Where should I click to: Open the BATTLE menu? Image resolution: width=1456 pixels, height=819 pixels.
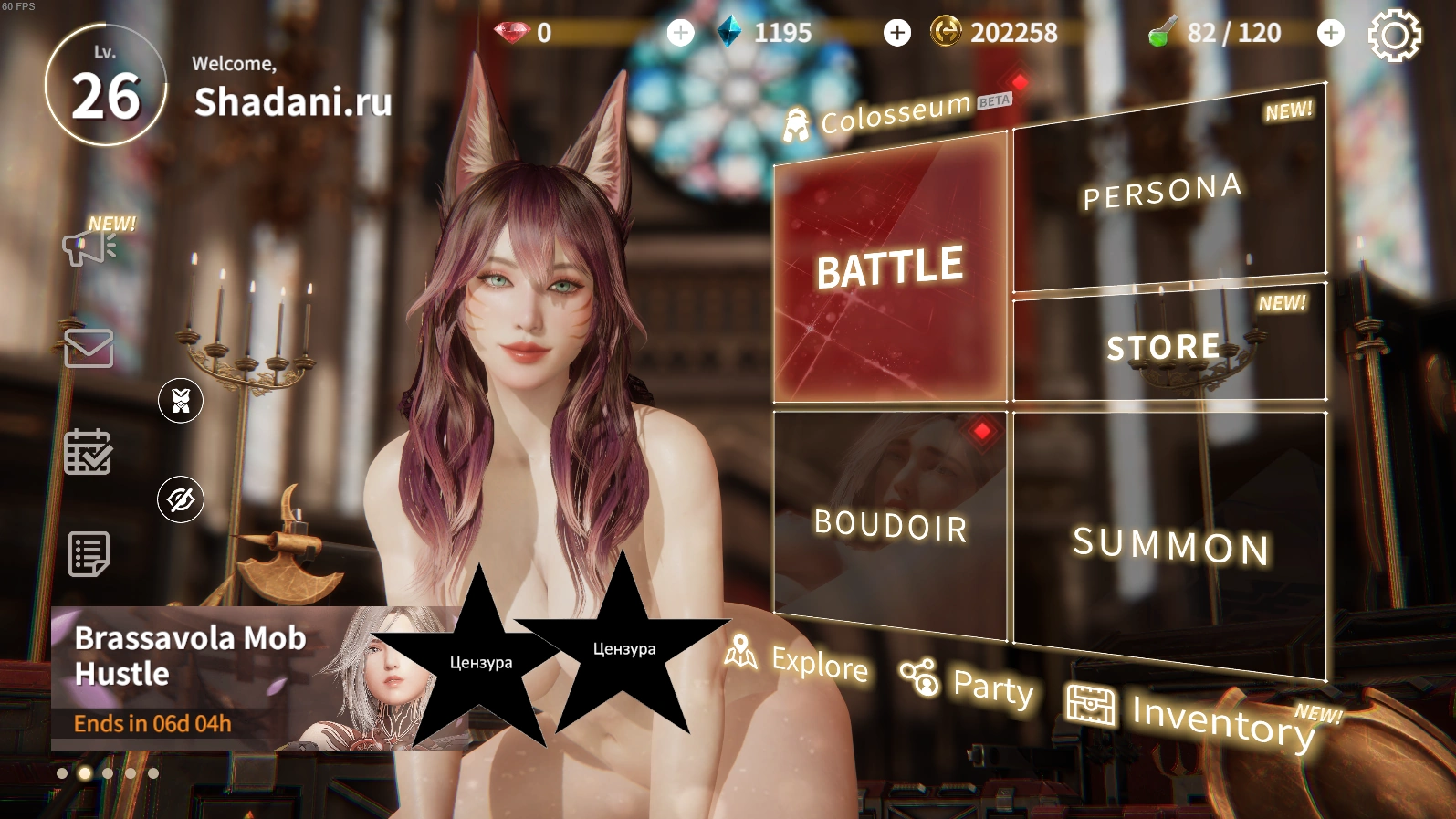890,269
